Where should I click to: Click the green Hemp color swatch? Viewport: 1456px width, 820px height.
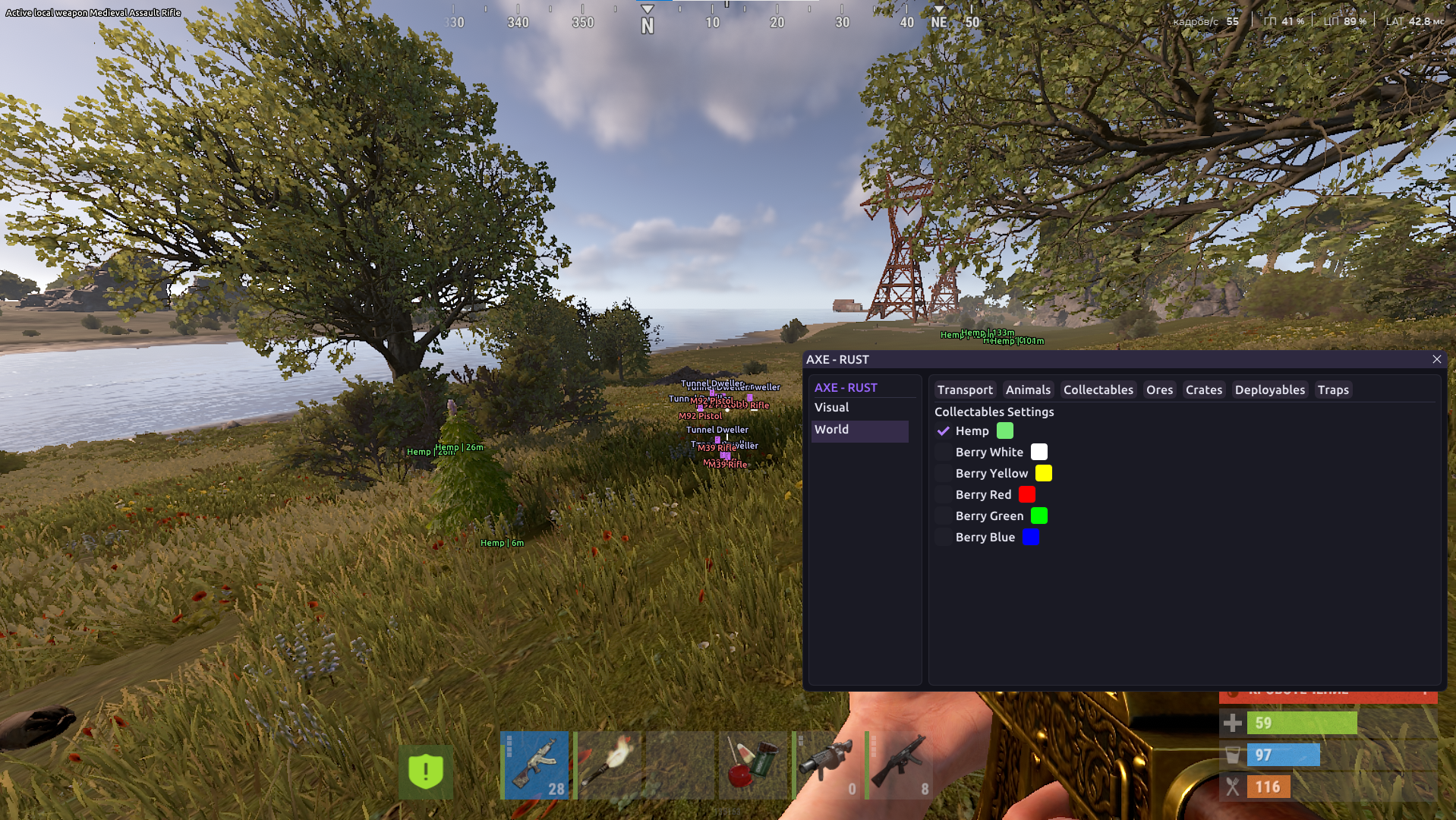point(1005,430)
